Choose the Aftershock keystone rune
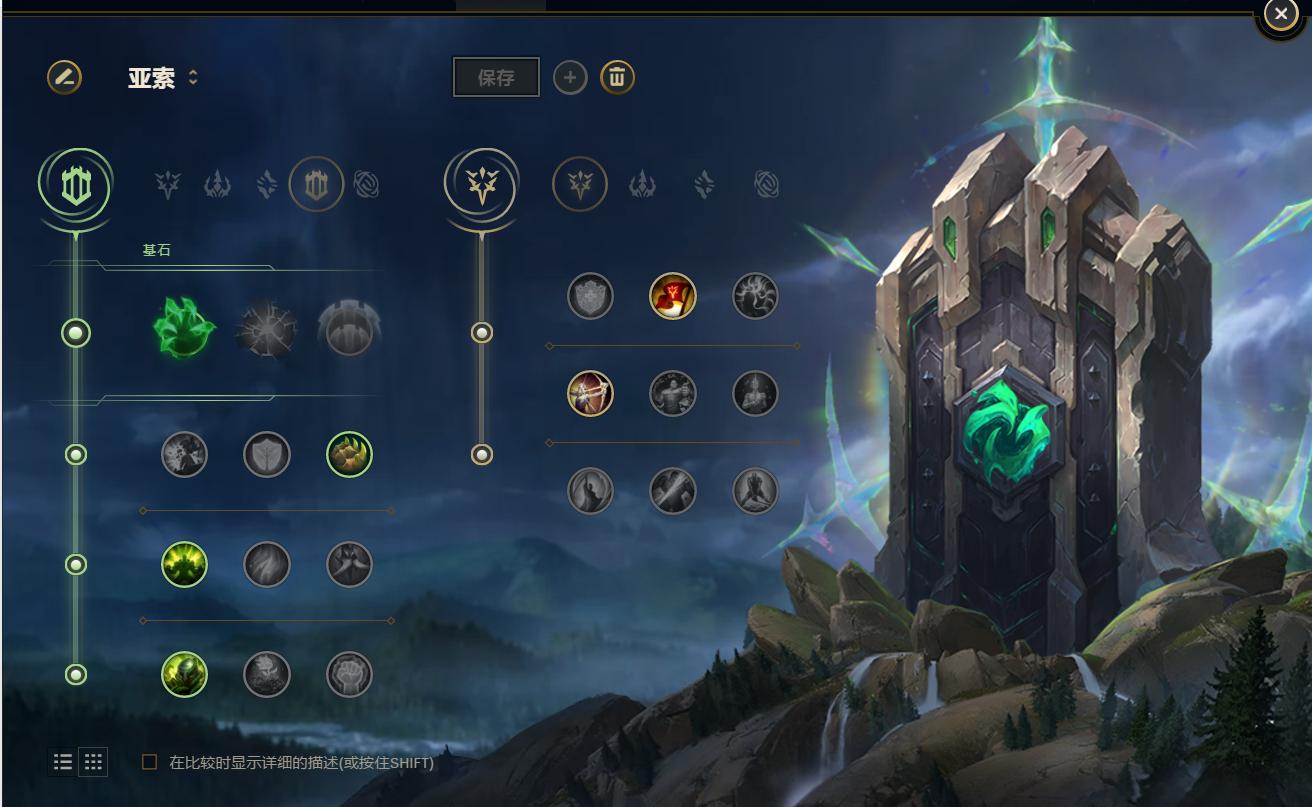This screenshot has width=1312, height=807. click(x=267, y=329)
